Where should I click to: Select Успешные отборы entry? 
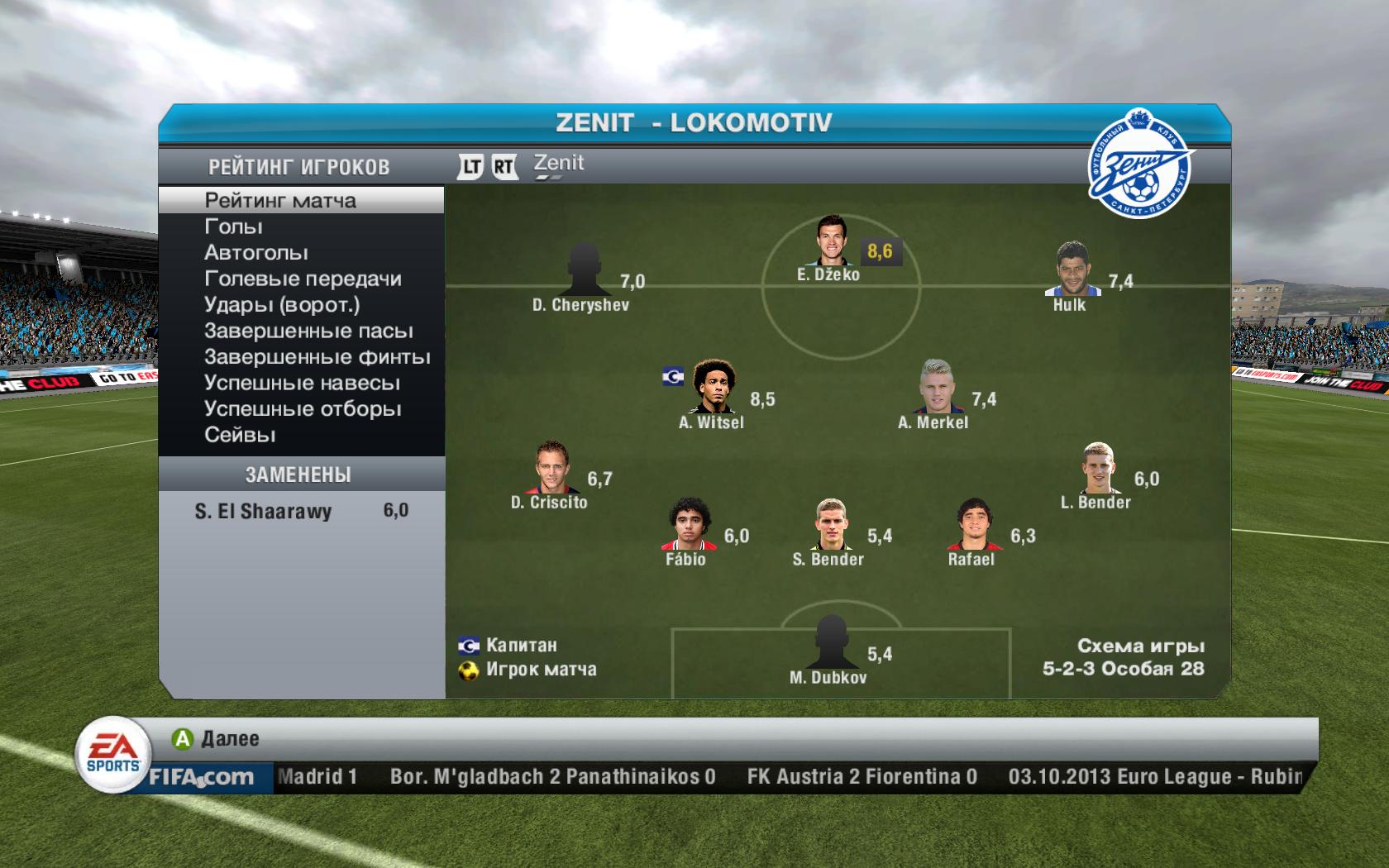pyautogui.click(x=303, y=409)
